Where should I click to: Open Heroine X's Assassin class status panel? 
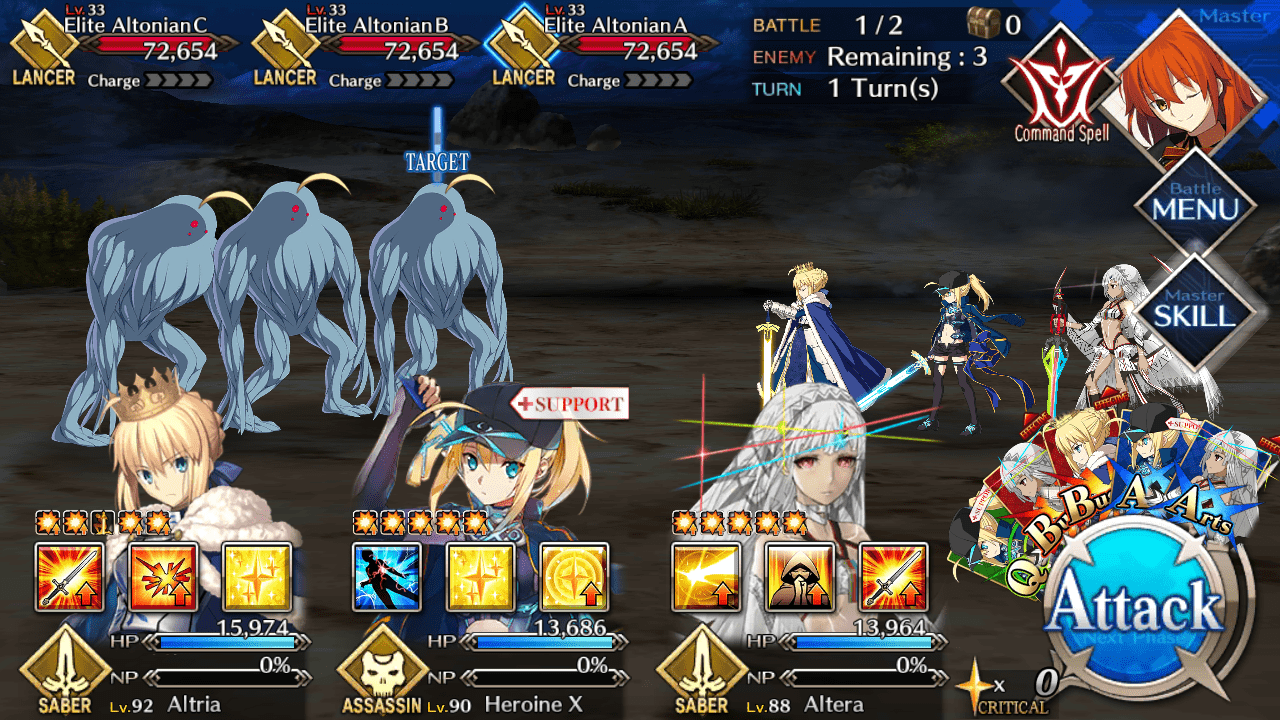pyautogui.click(x=383, y=672)
